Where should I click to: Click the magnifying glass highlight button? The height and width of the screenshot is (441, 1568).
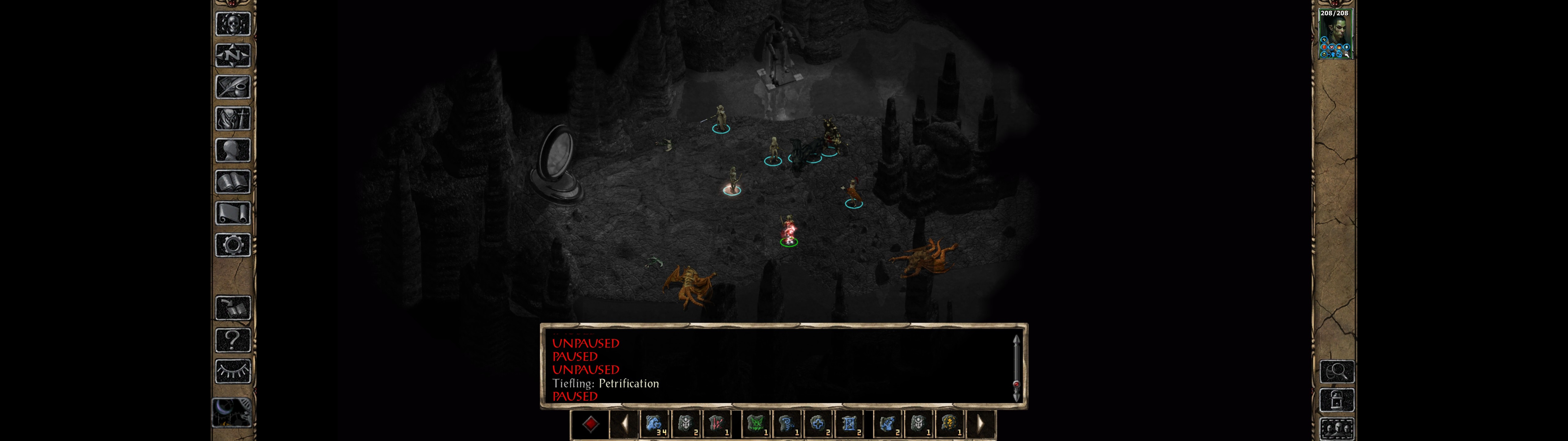[1337, 371]
